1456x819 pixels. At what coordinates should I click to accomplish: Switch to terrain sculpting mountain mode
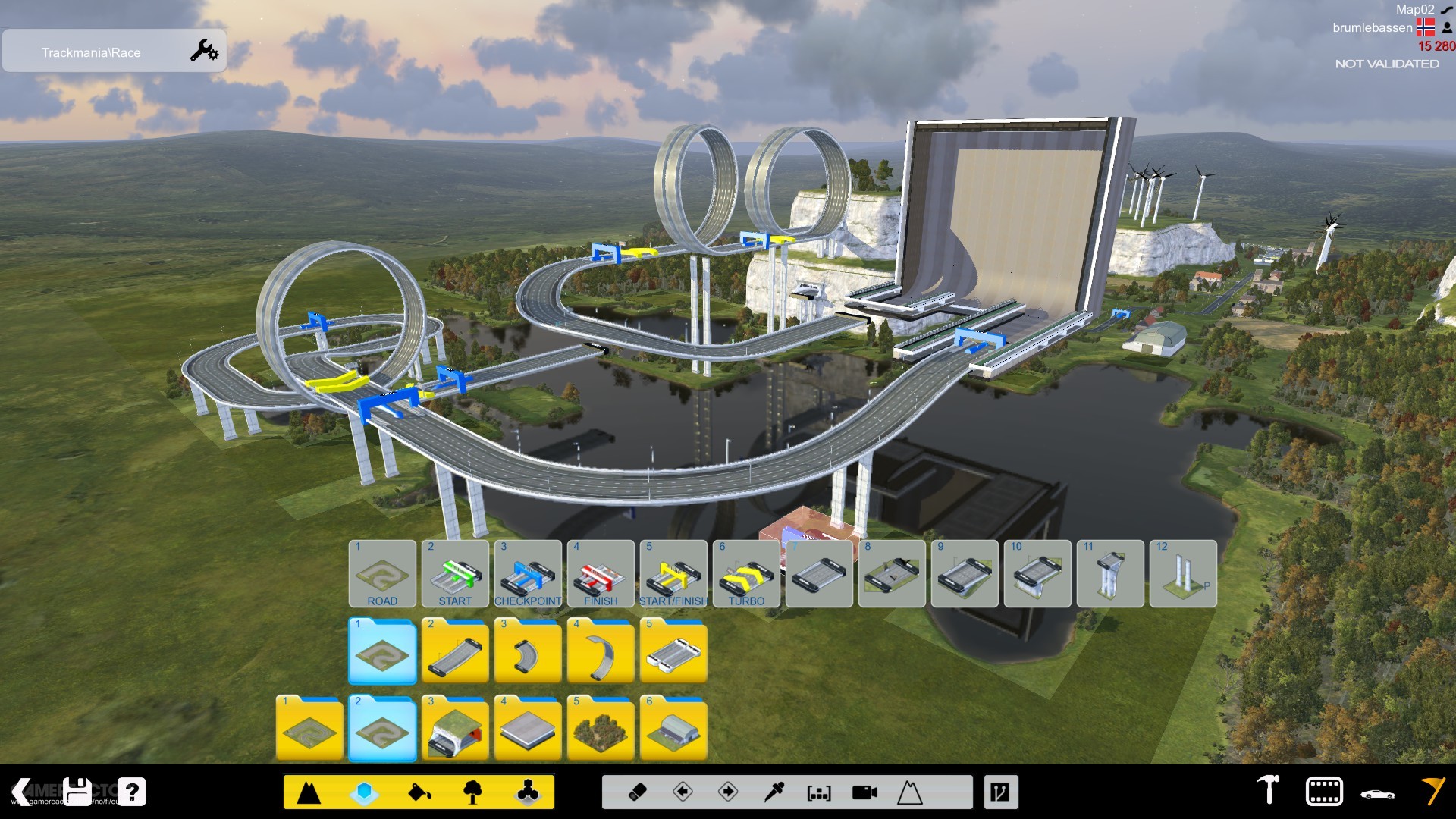click(x=309, y=792)
